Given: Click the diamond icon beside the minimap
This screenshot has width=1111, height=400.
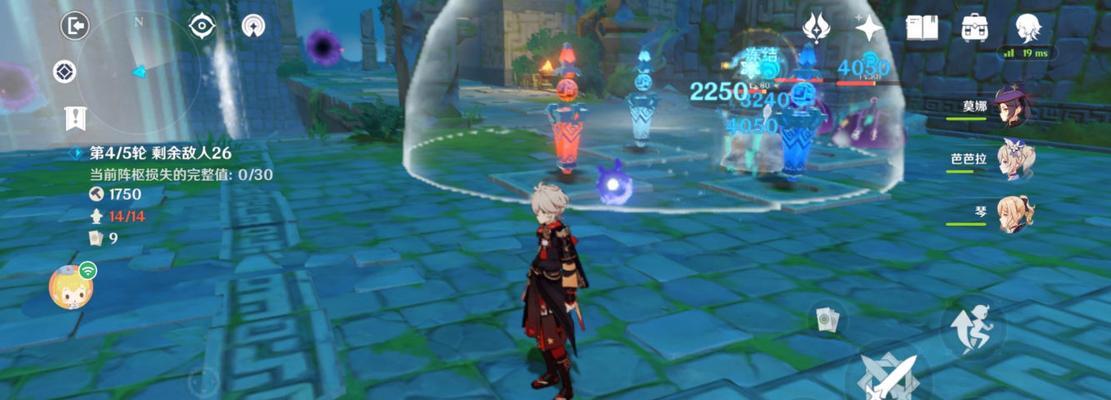Looking at the screenshot, I should (65, 72).
